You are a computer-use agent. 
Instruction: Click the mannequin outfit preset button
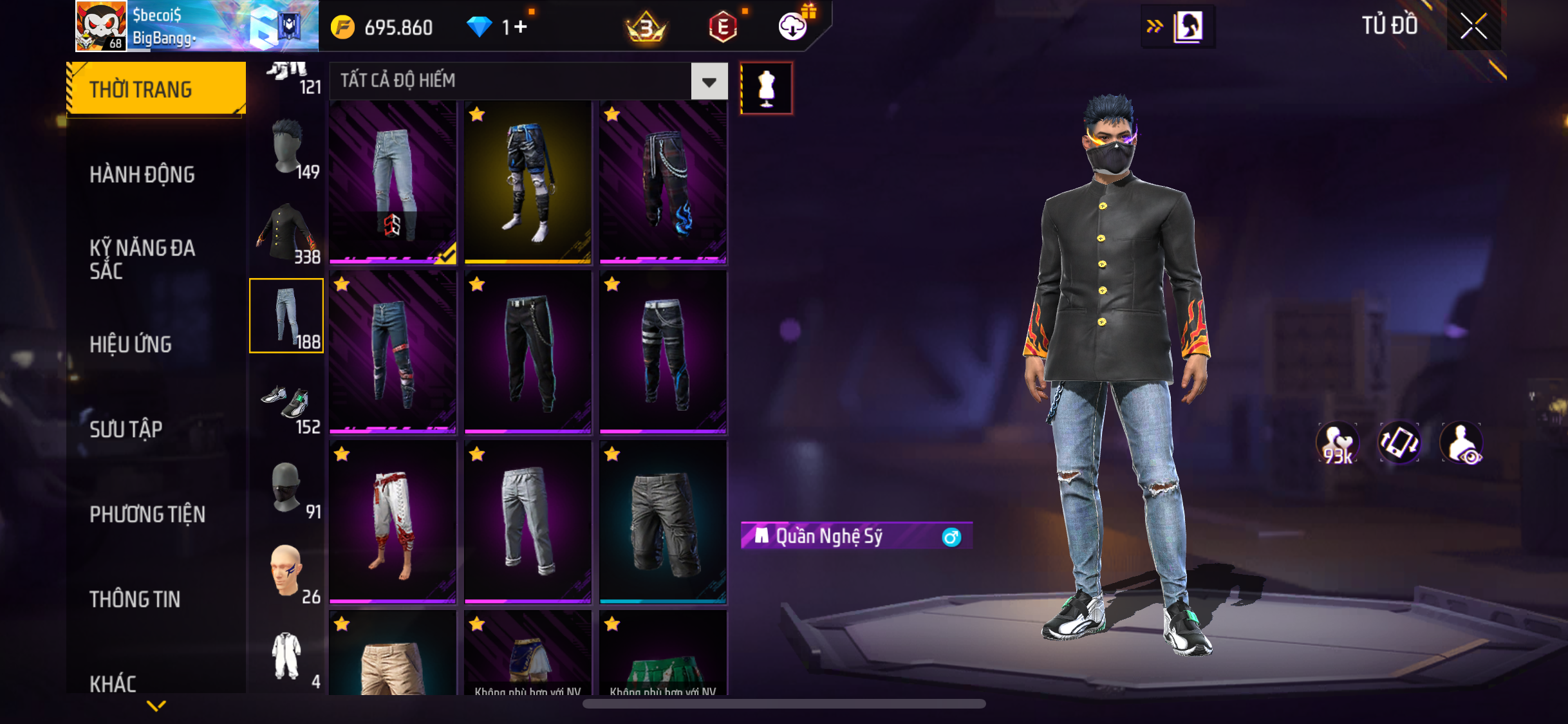coord(766,88)
